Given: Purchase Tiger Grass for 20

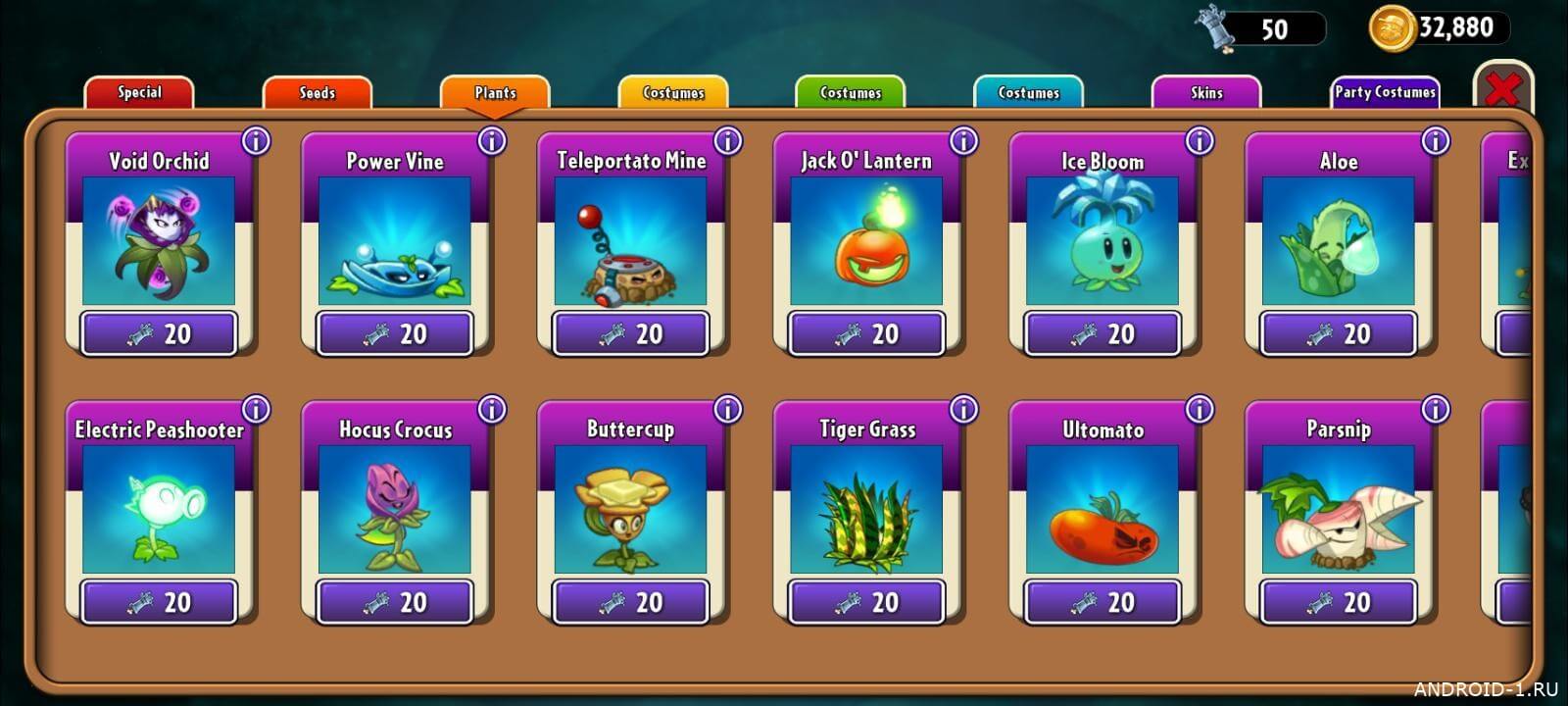Looking at the screenshot, I should point(867,602).
